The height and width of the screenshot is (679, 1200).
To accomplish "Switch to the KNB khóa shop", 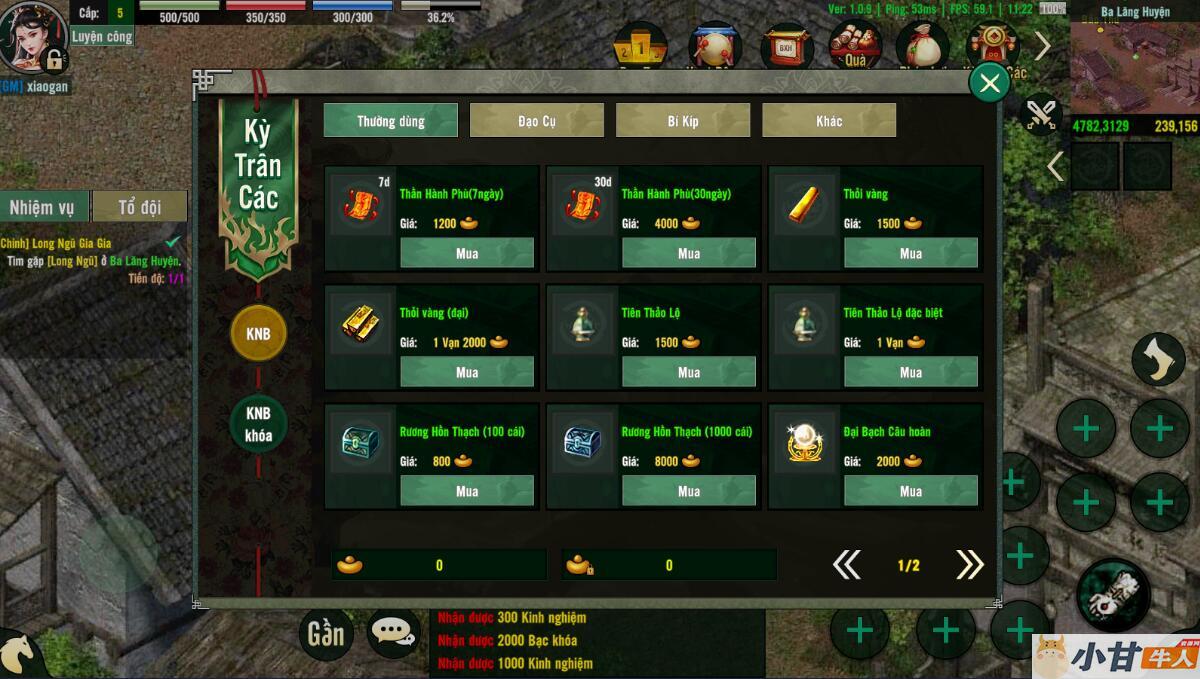I will [x=259, y=425].
